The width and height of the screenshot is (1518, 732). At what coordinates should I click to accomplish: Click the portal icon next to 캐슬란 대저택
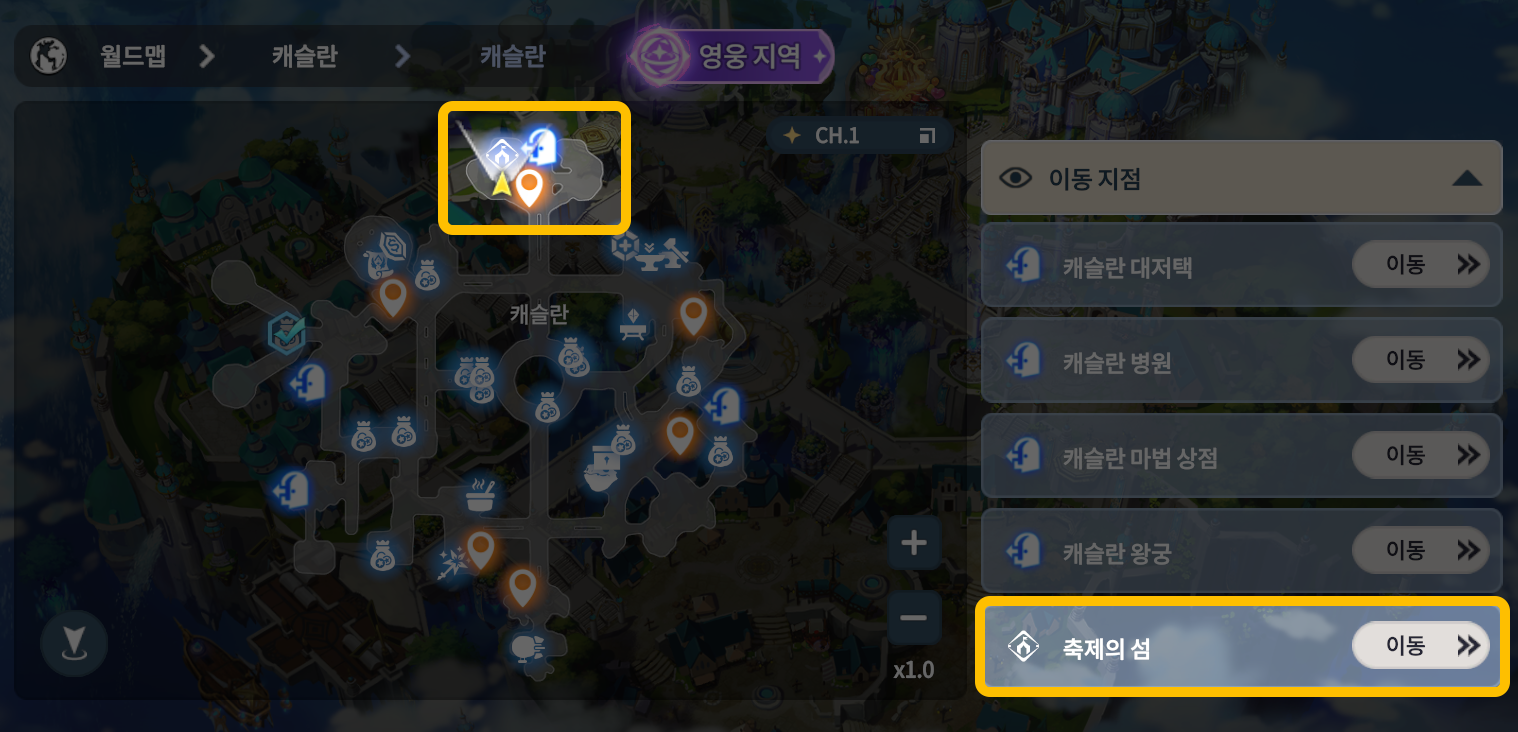[x=1022, y=264]
